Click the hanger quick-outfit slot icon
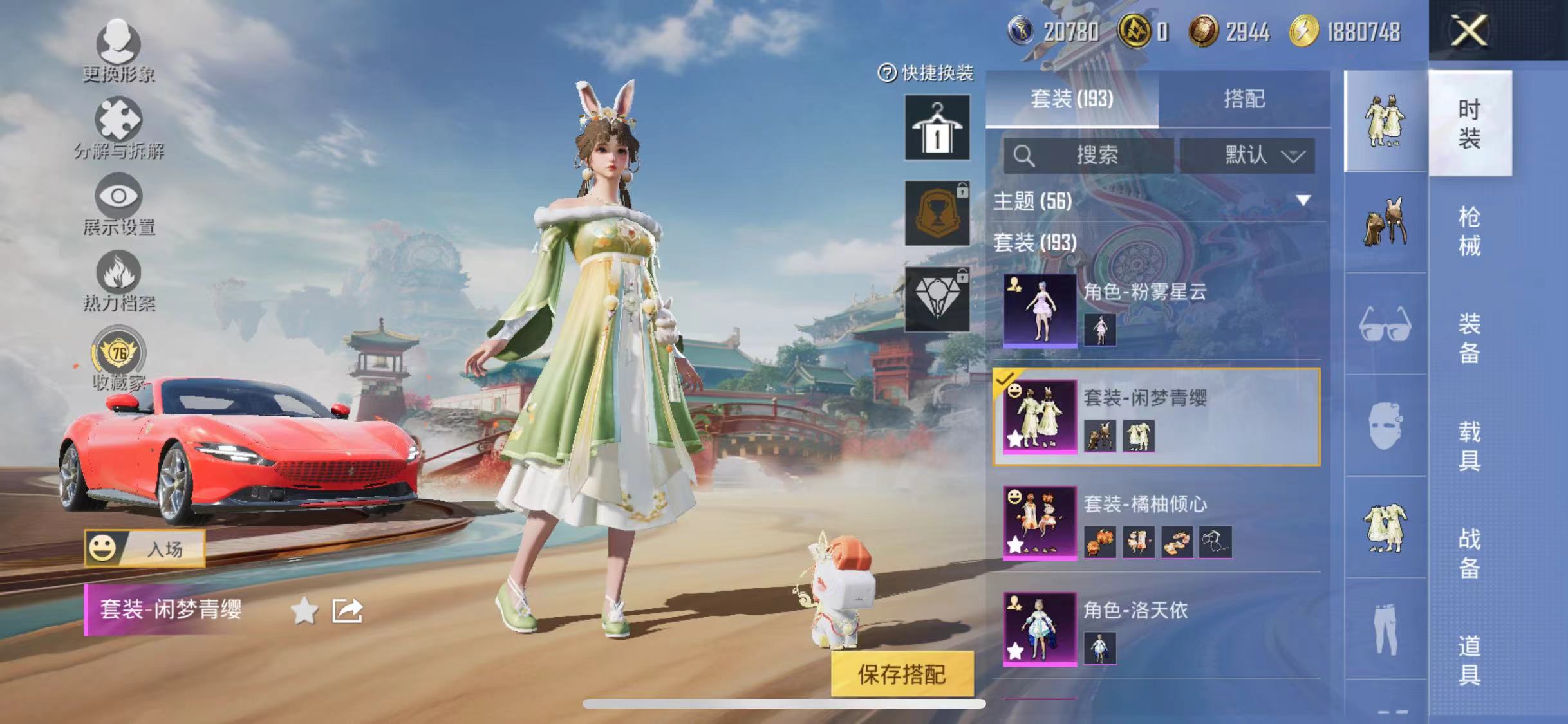Viewport: 1568px width, 724px height. coord(937,126)
